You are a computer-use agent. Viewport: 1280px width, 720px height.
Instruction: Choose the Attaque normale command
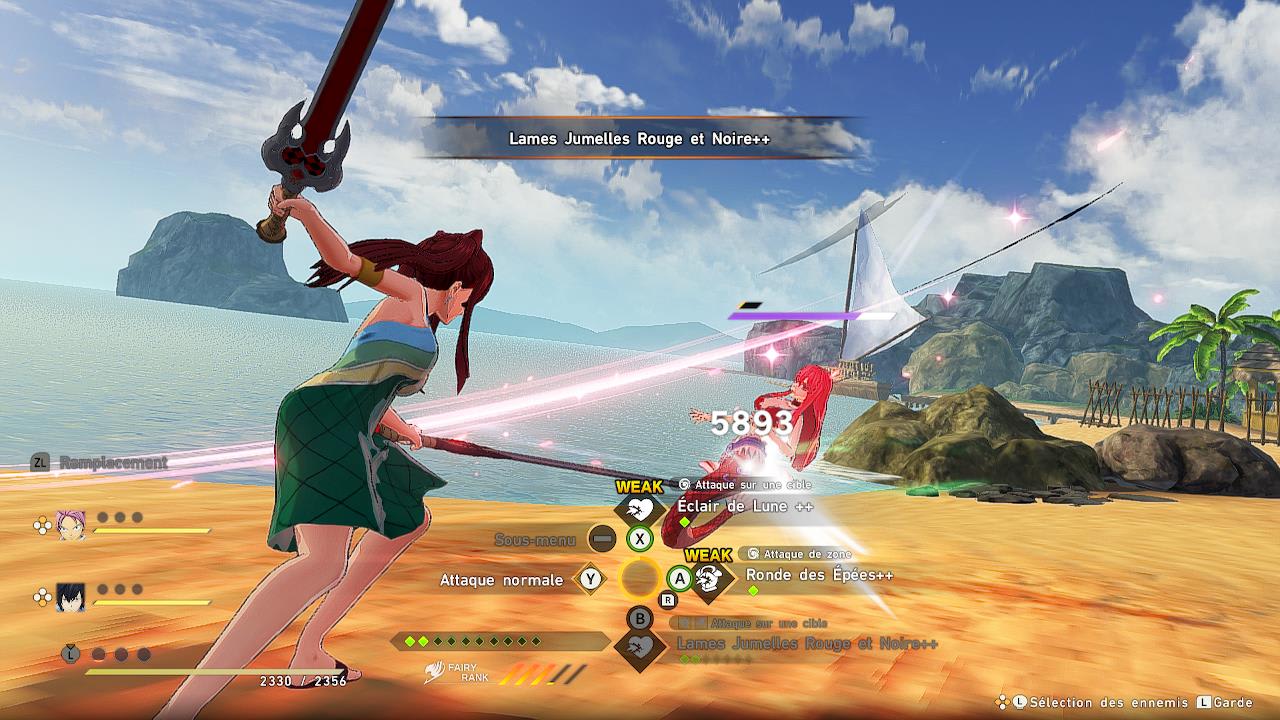coord(501,580)
